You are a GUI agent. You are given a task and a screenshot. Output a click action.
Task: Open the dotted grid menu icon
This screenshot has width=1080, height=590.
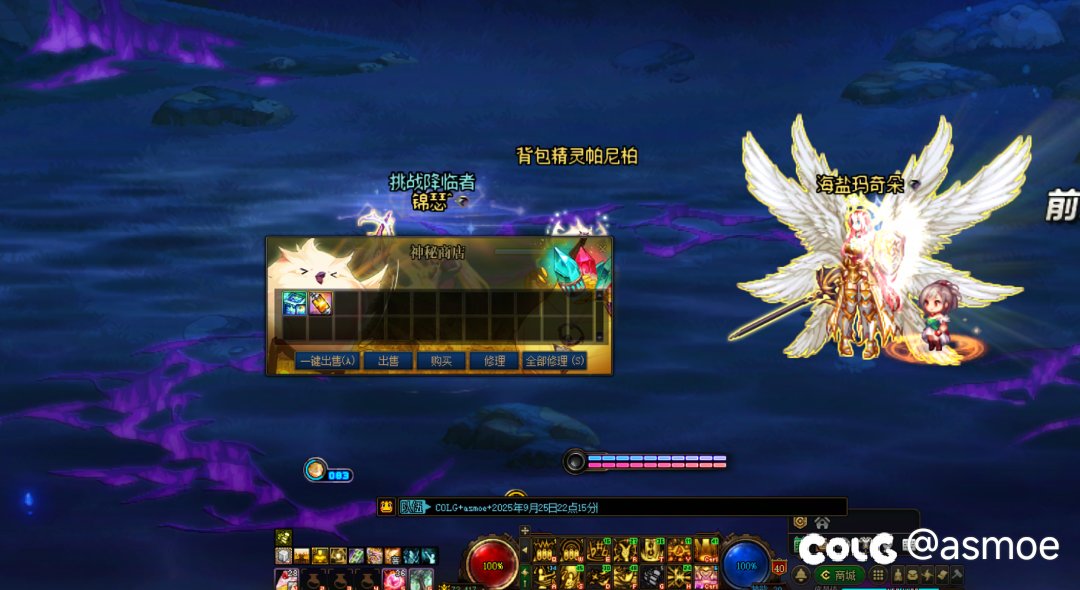(878, 575)
